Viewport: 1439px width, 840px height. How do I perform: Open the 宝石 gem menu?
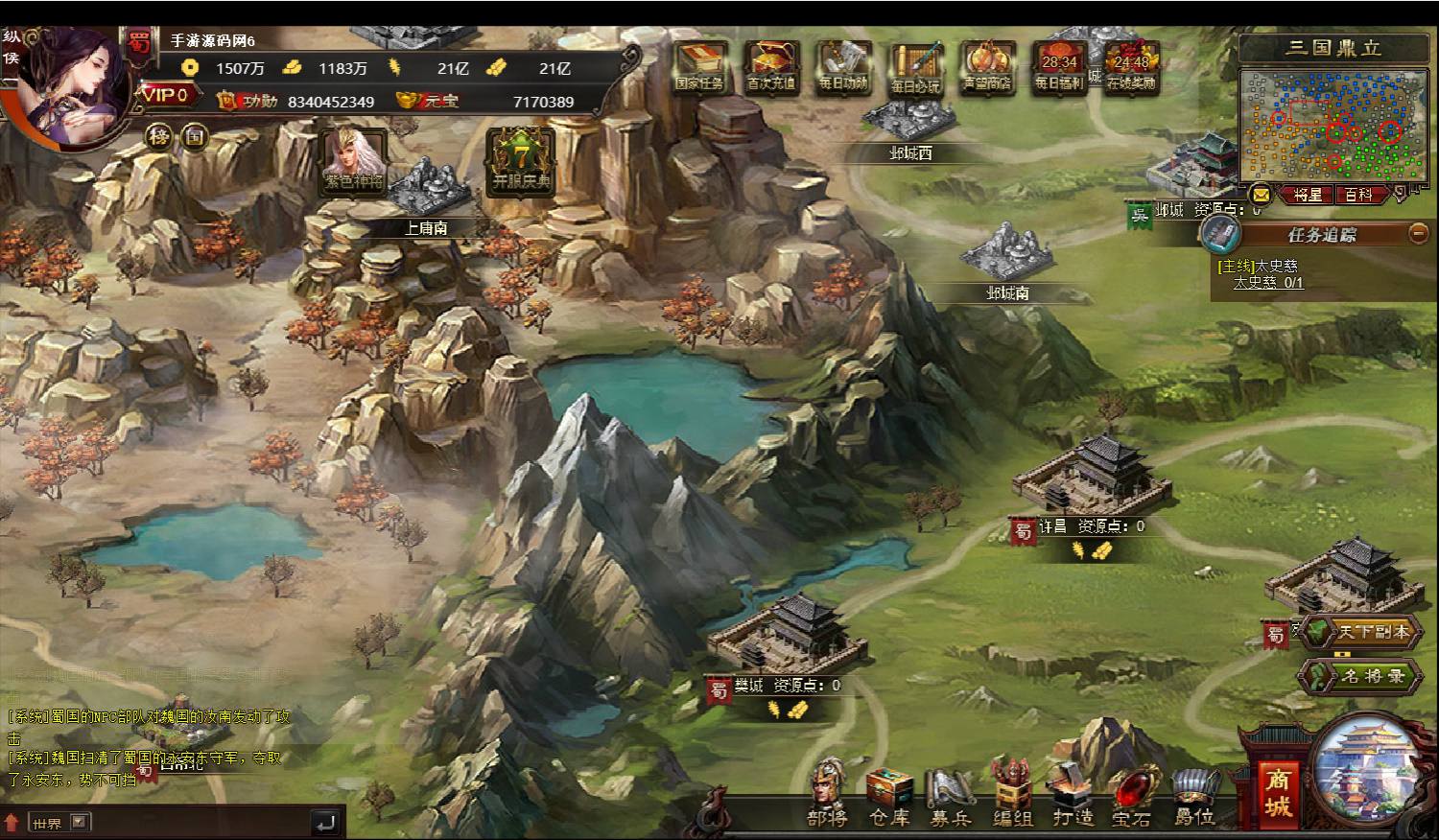[x=1132, y=797]
